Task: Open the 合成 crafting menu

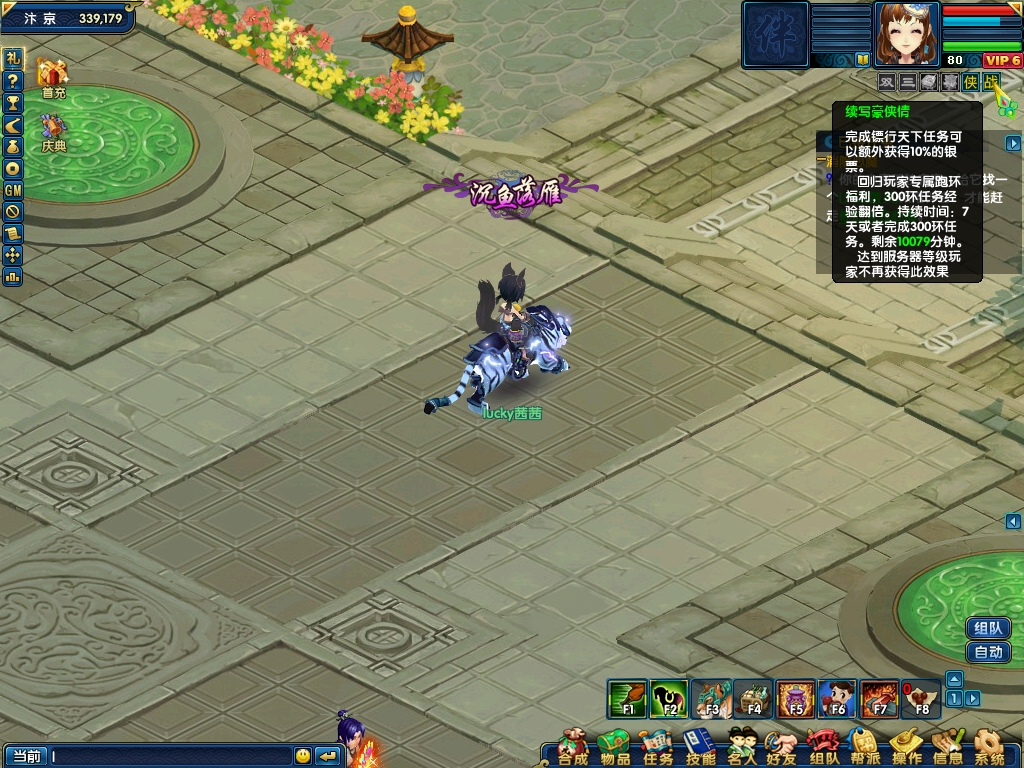Action: (x=573, y=746)
